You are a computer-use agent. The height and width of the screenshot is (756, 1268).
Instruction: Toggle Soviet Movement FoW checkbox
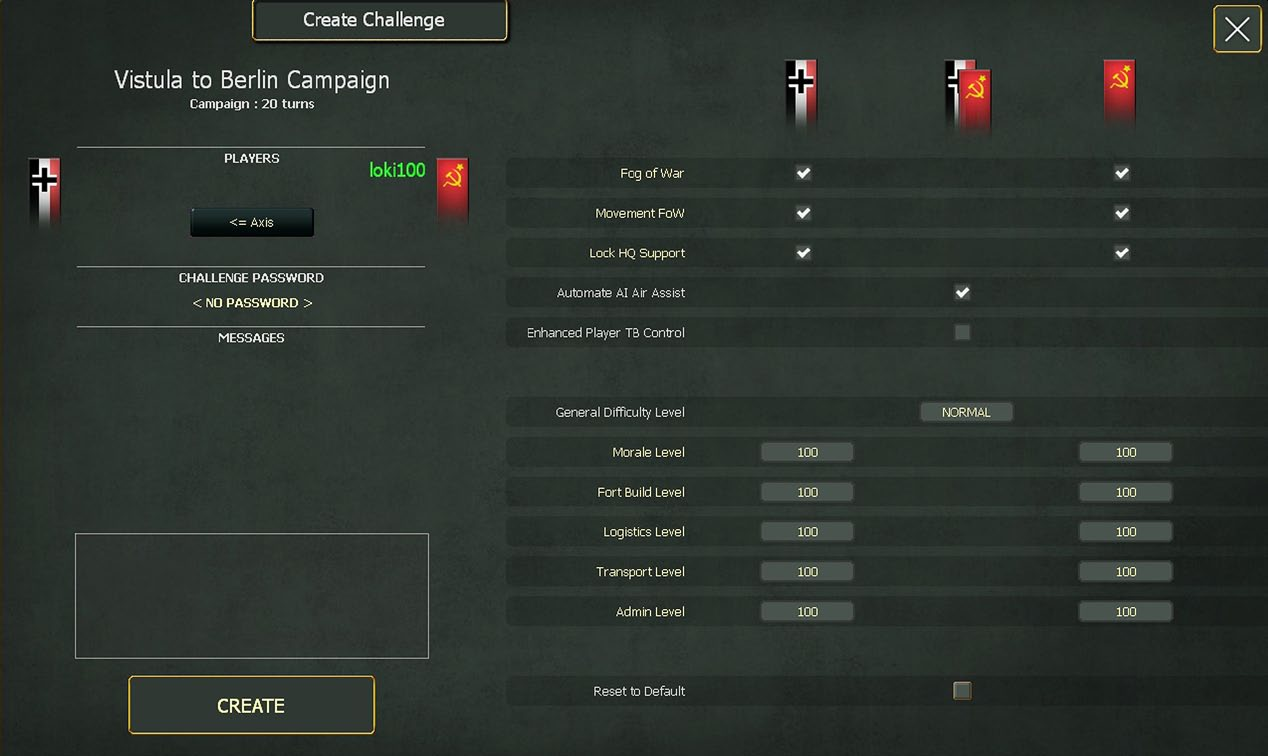1122,213
